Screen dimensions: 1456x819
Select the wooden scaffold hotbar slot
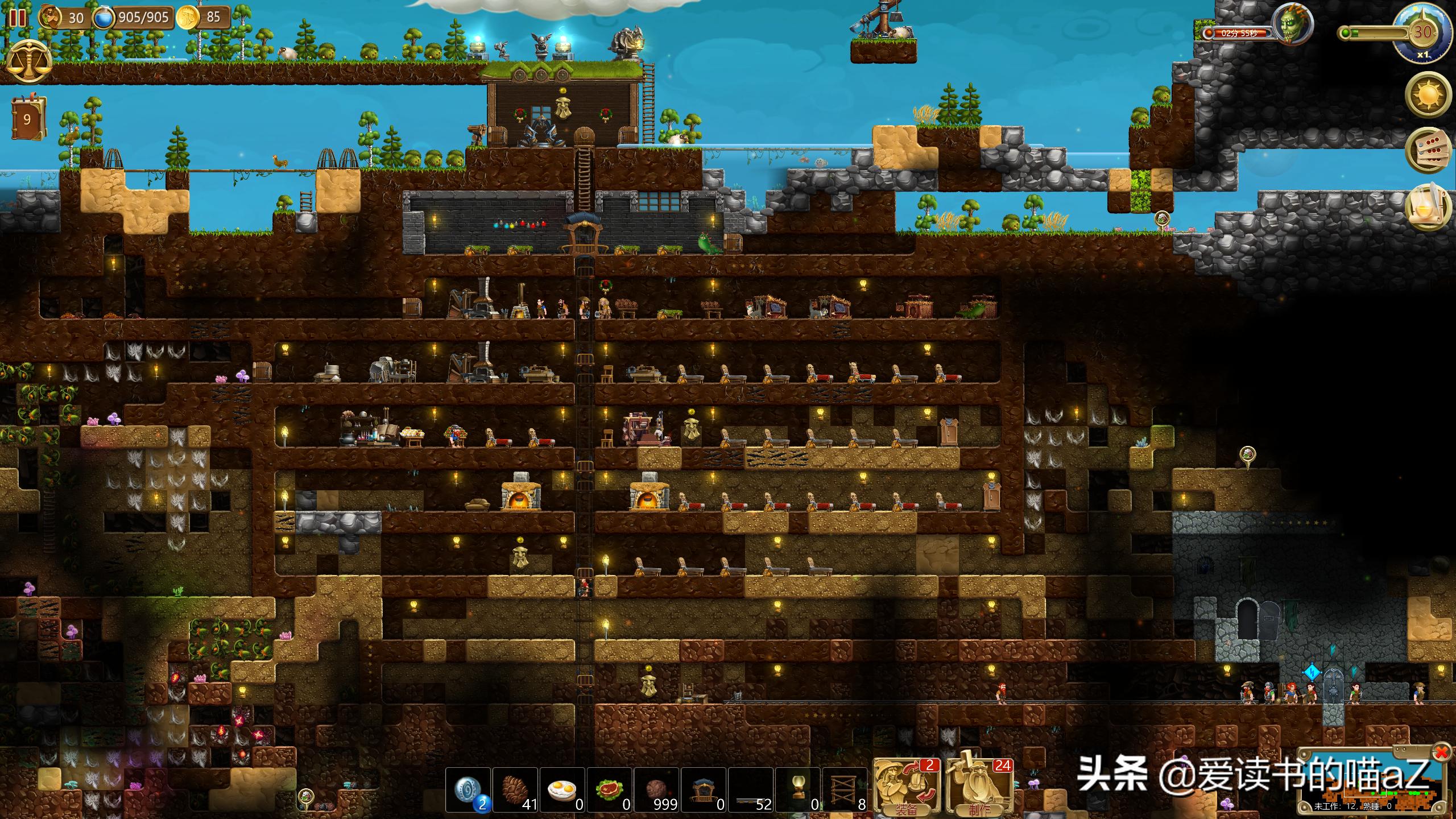coord(845,791)
